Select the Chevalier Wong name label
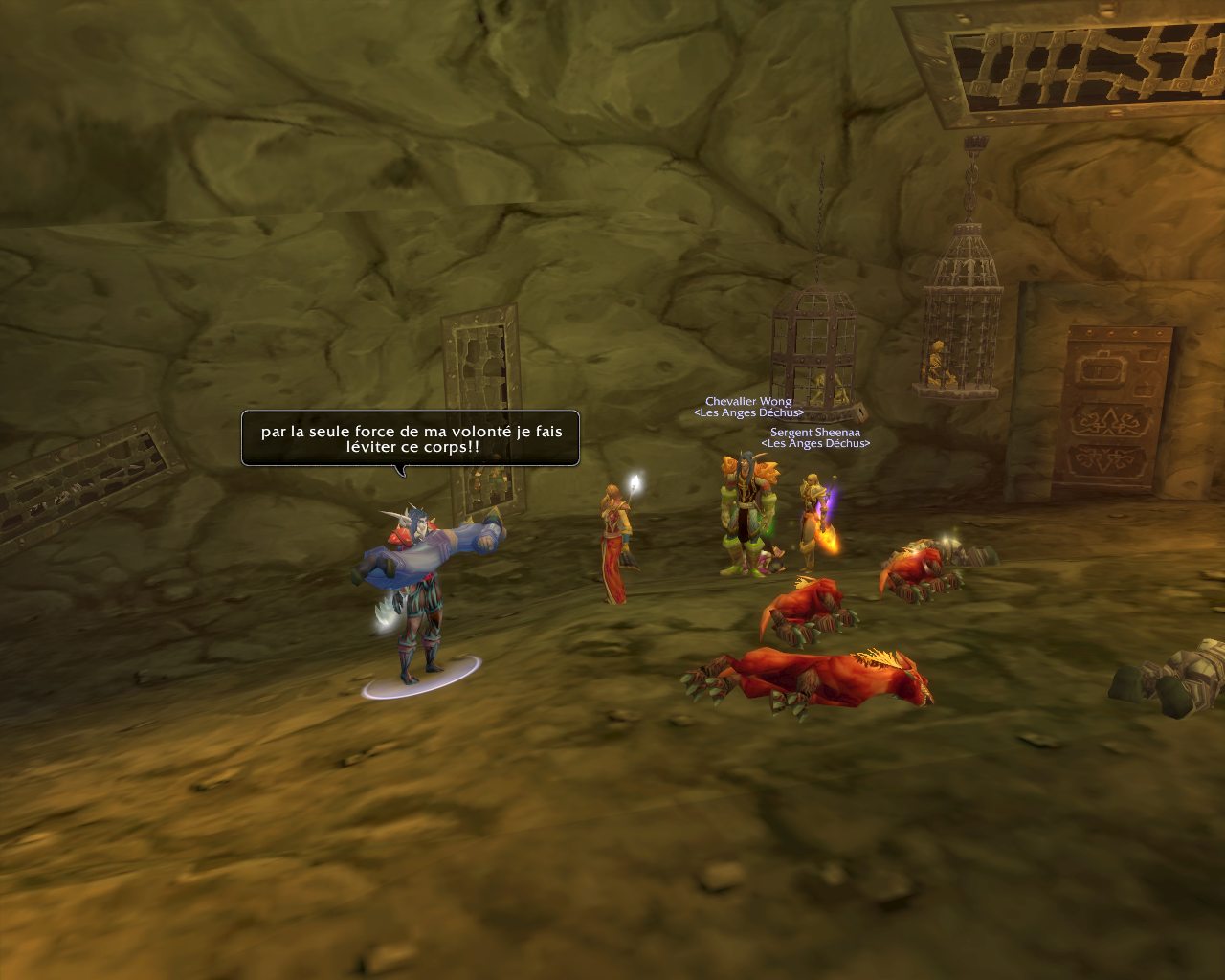The height and width of the screenshot is (980, 1225). pyautogui.click(x=748, y=401)
